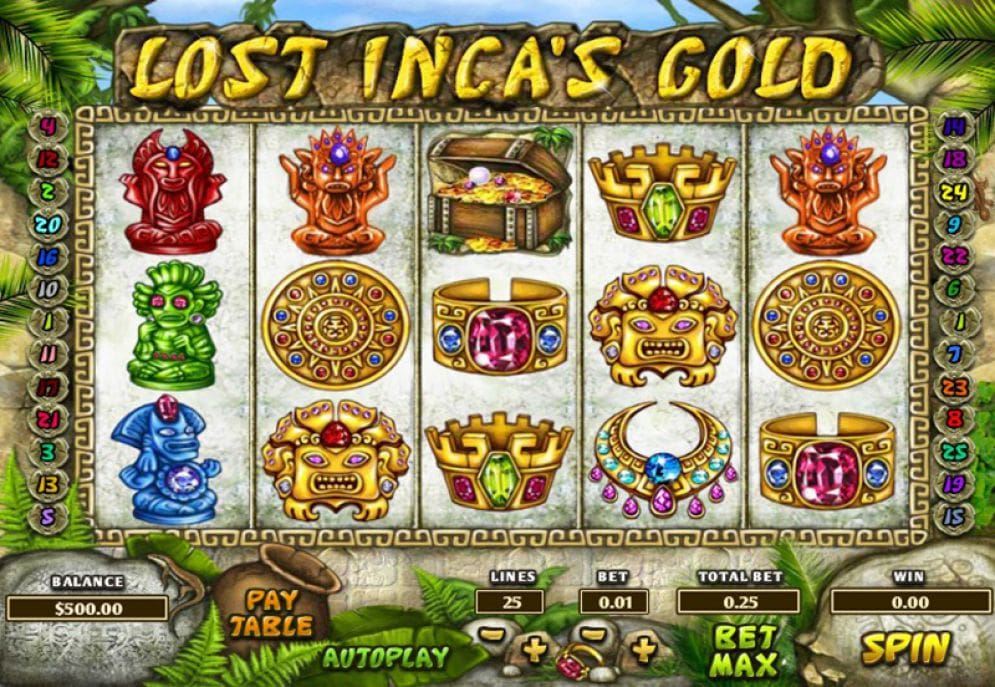Select payline 17 marker

pyautogui.click(x=48, y=386)
